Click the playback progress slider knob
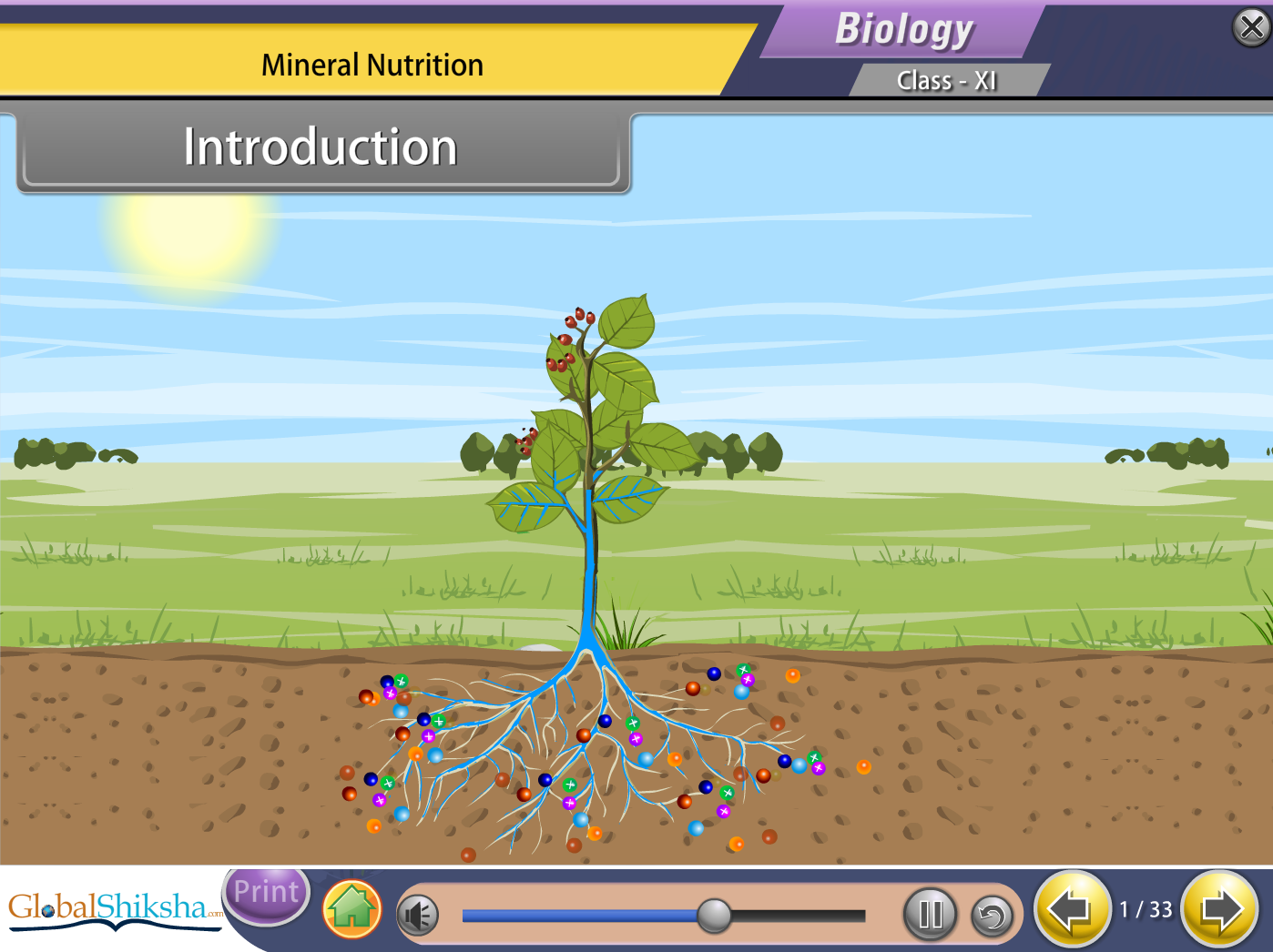 click(715, 915)
